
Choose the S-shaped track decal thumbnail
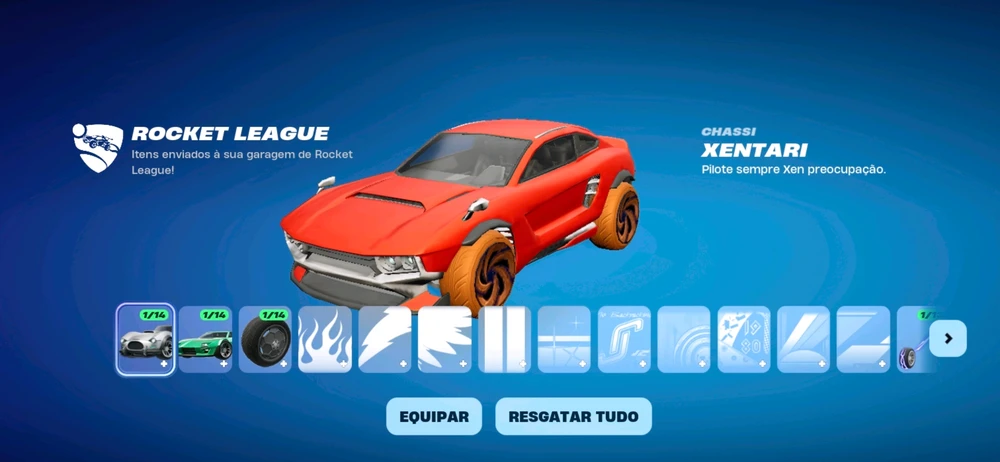[624, 339]
